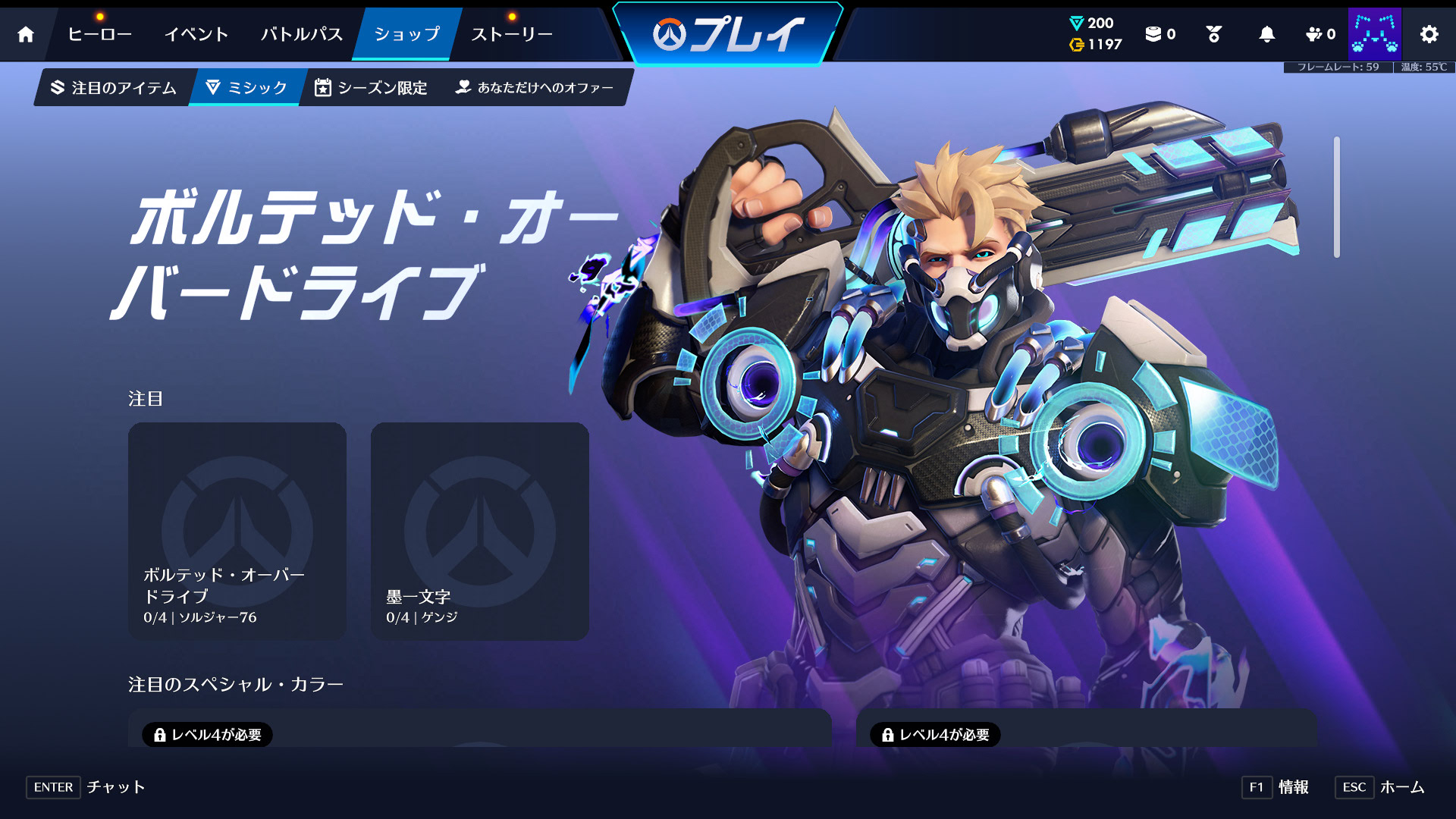Select ボルテッド・オーバードライブ Soldier 76 card

237,531
